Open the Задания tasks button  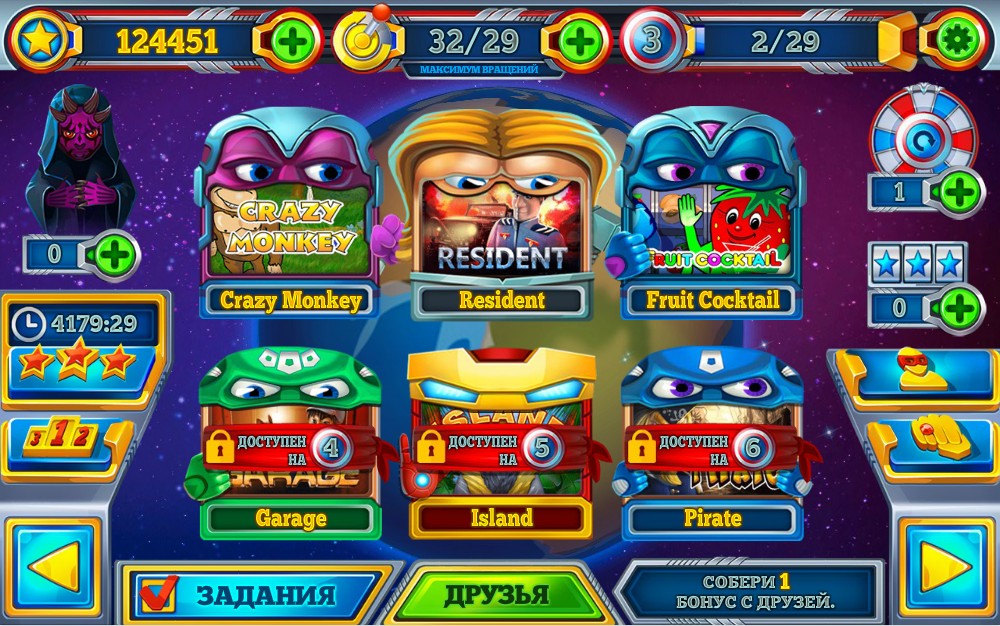coord(257,594)
